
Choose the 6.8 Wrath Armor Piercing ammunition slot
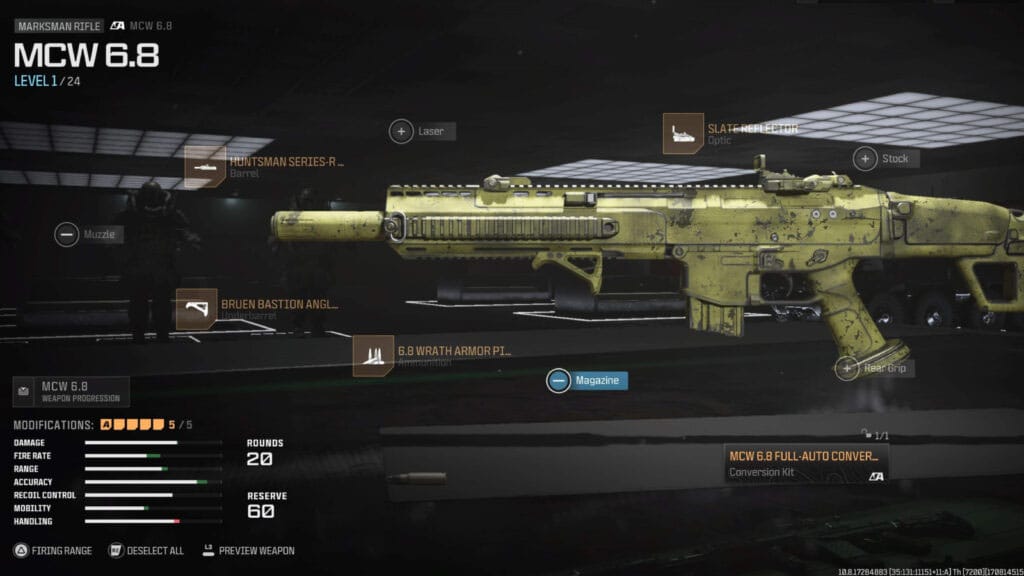[x=432, y=356]
